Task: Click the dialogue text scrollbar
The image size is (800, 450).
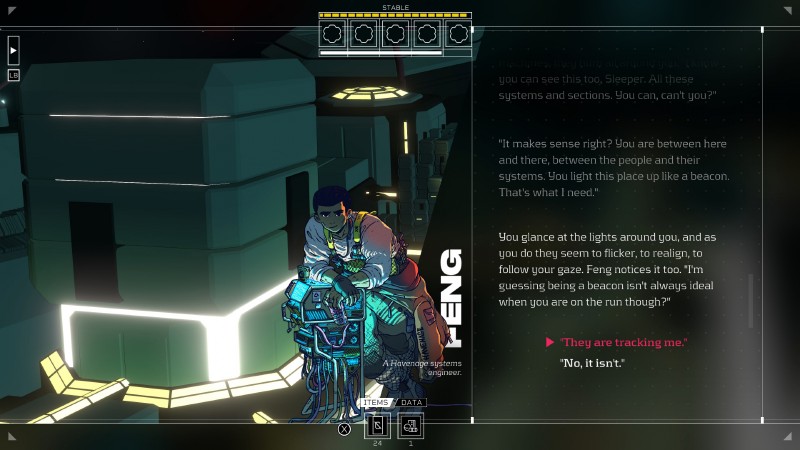Action: (x=750, y=300)
